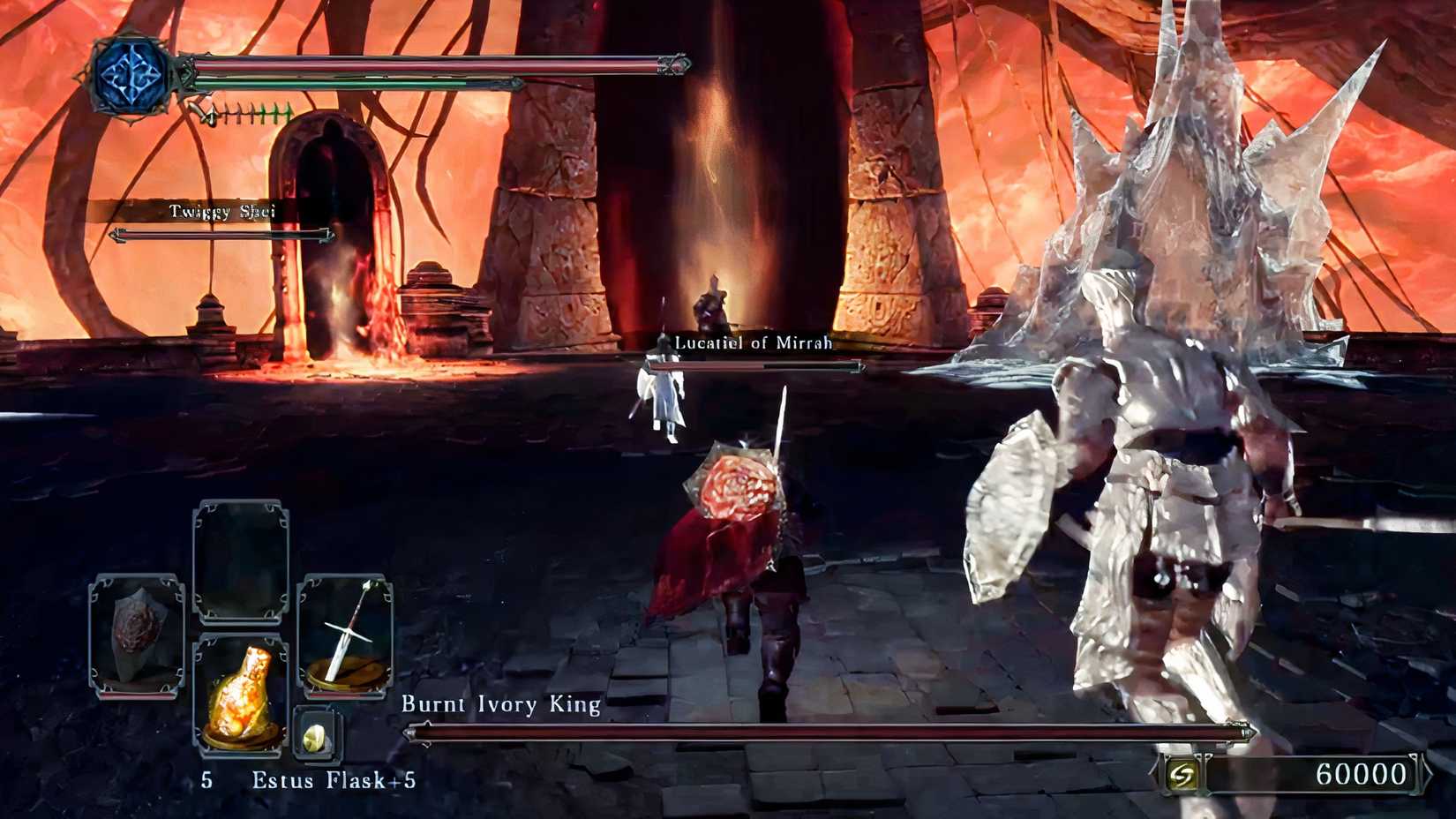Image resolution: width=1456 pixels, height=819 pixels.
Task: Click the red player health bar
Action: (x=424, y=63)
